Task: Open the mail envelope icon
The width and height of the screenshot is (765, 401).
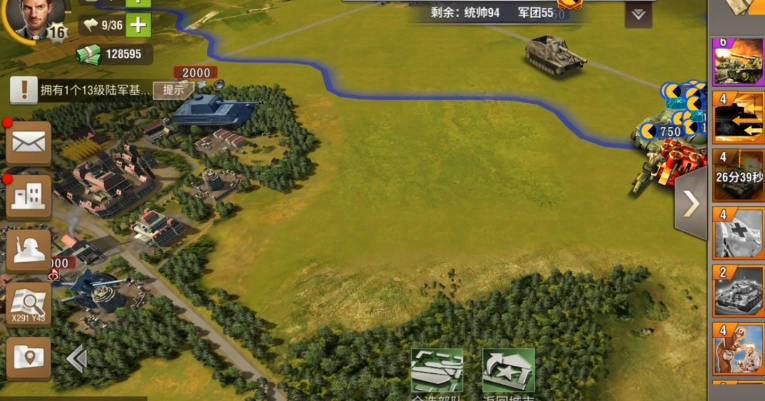Action: click(x=29, y=143)
